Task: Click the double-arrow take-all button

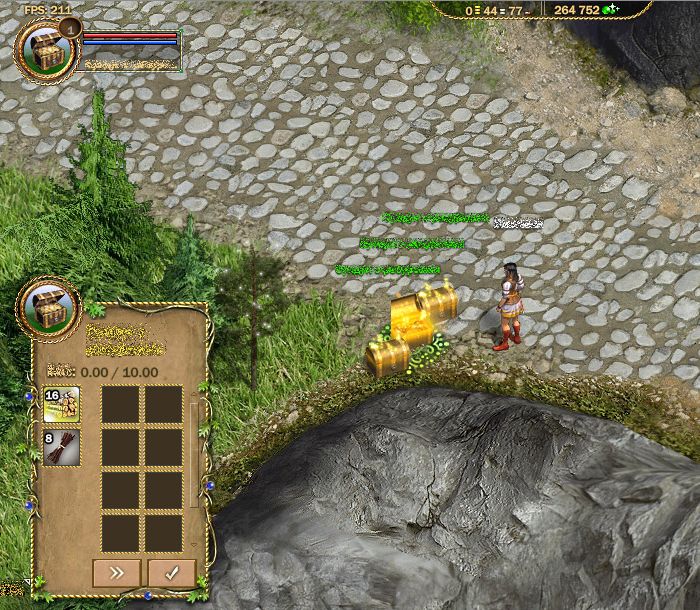Action: pos(116,573)
